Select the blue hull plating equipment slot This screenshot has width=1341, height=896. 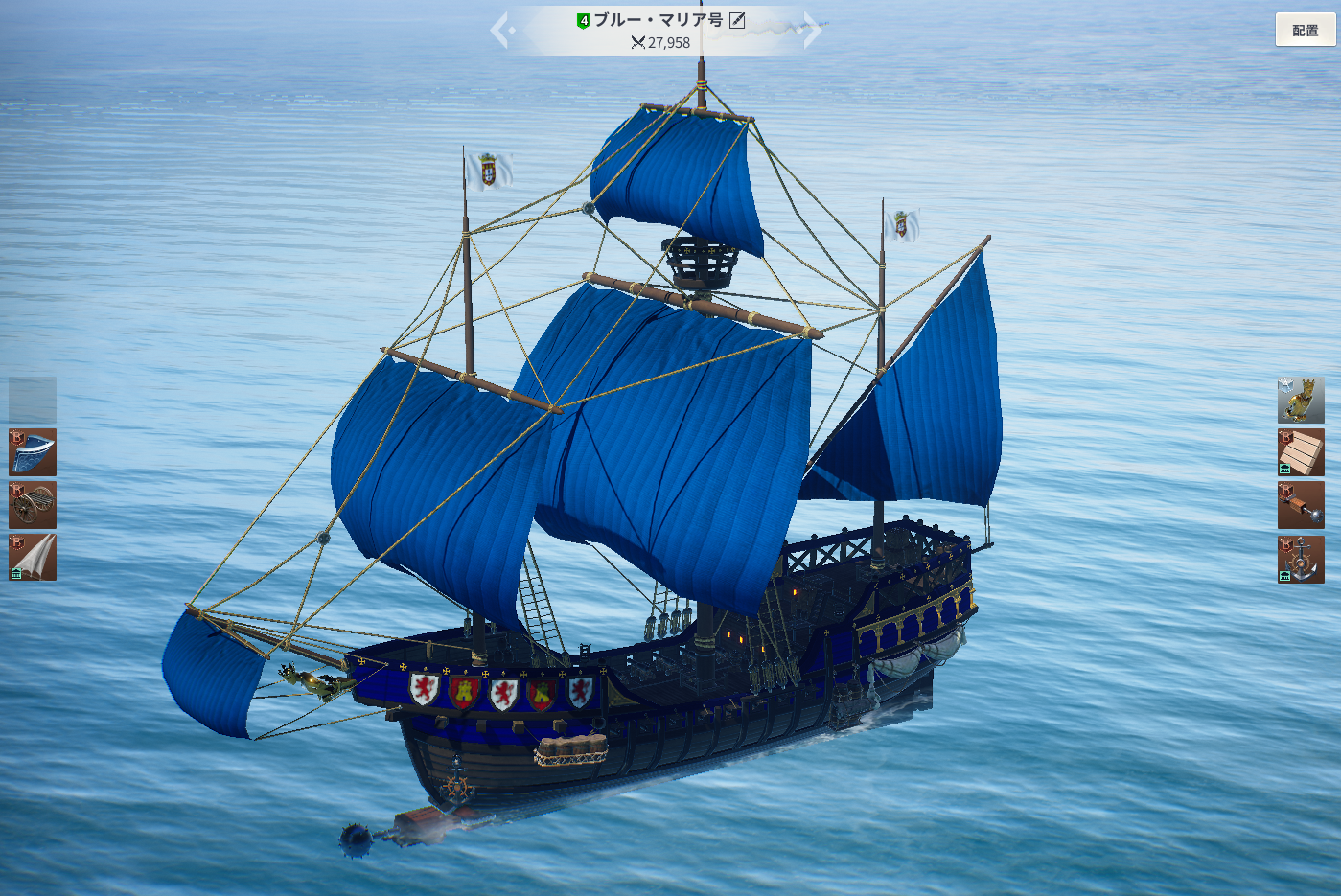click(33, 452)
